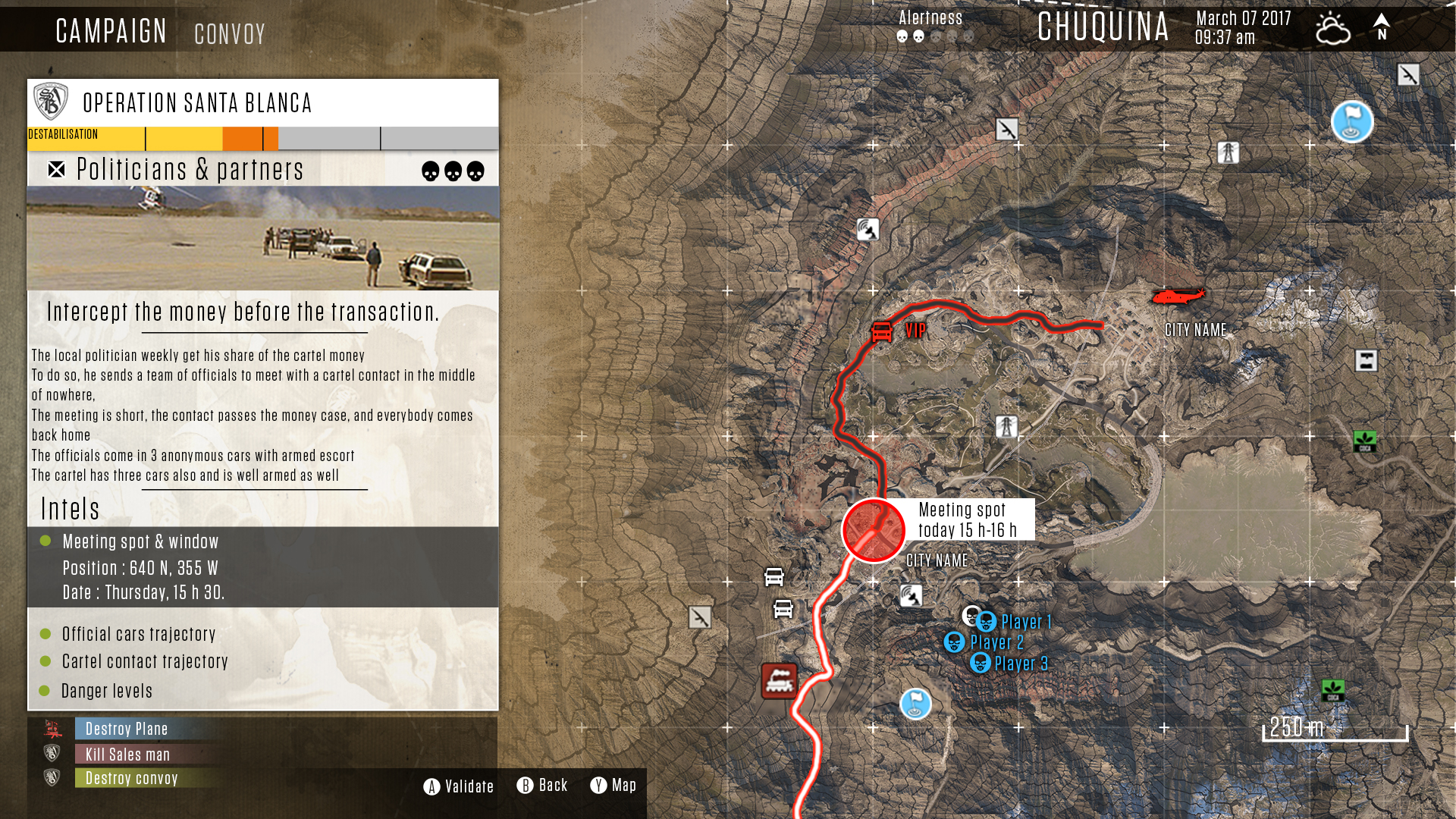Pick the Destroy convoy mission

click(x=131, y=778)
